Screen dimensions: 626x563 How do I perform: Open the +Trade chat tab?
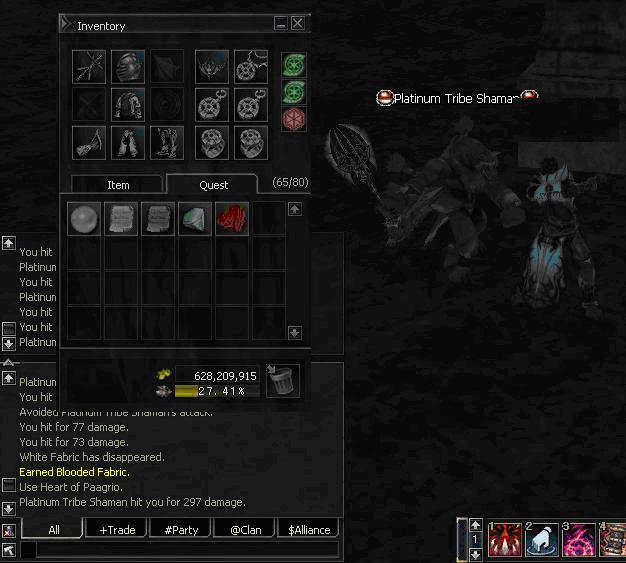coord(117,529)
